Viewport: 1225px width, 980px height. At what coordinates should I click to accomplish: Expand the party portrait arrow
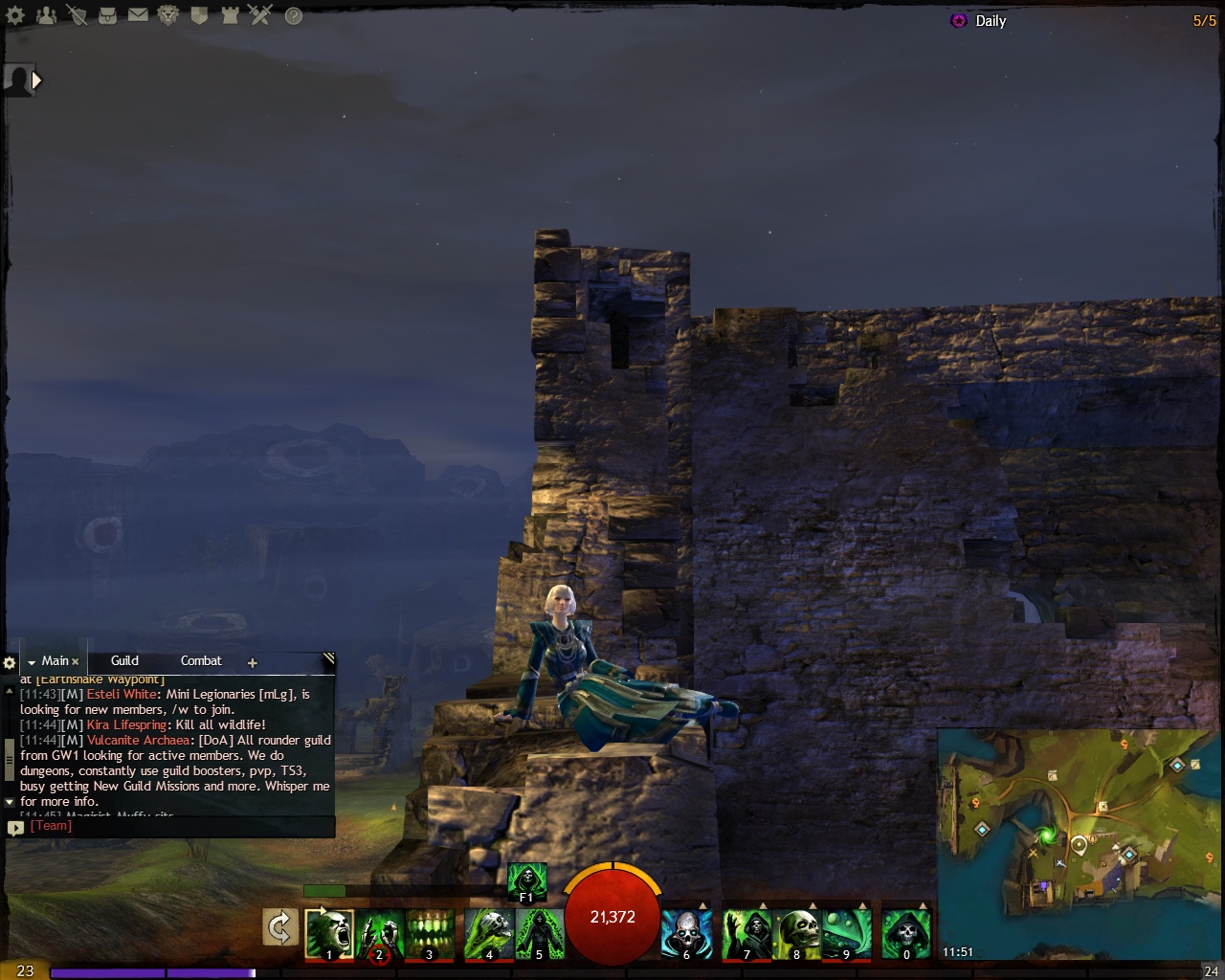pyautogui.click(x=36, y=80)
